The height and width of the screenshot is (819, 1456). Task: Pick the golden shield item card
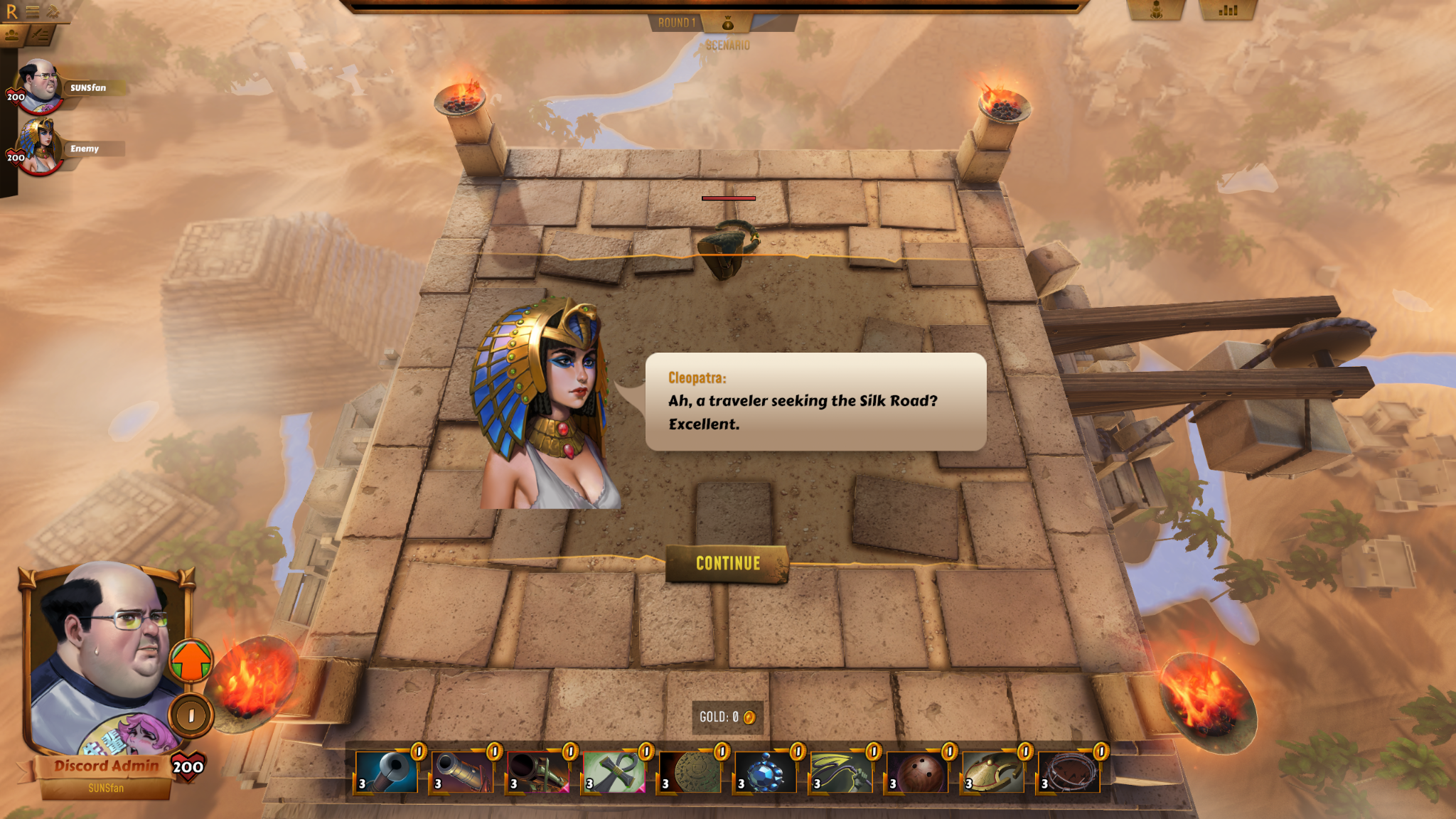[x=992, y=773]
